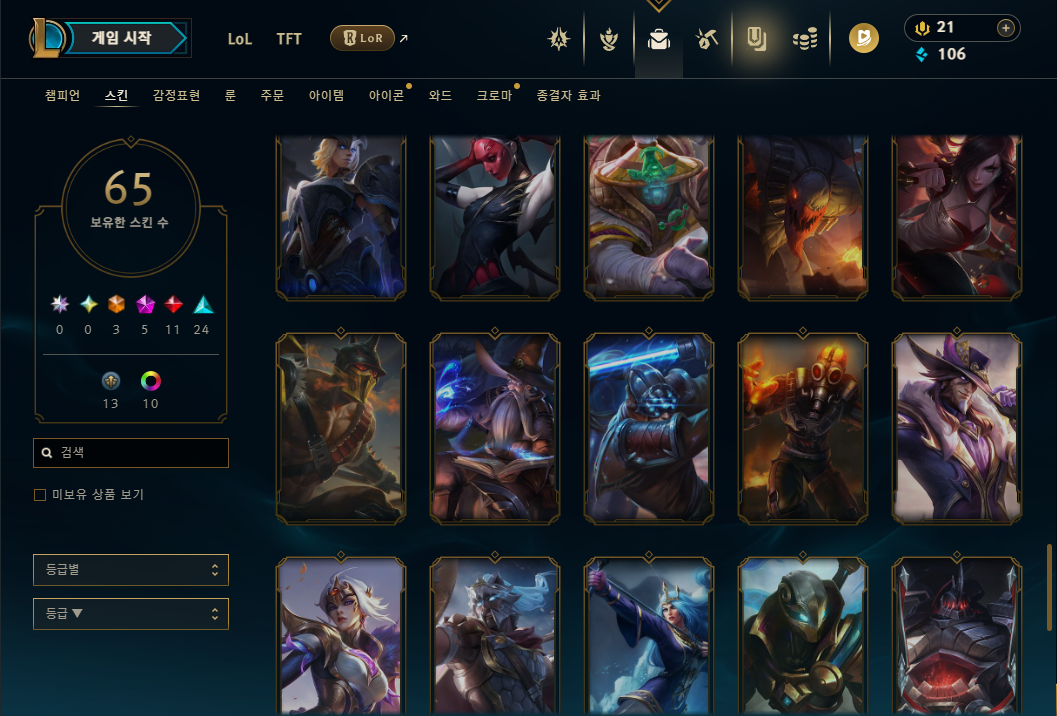The width and height of the screenshot is (1057, 716).
Task: Open the 챔피언 collection tab
Action: pos(62,96)
